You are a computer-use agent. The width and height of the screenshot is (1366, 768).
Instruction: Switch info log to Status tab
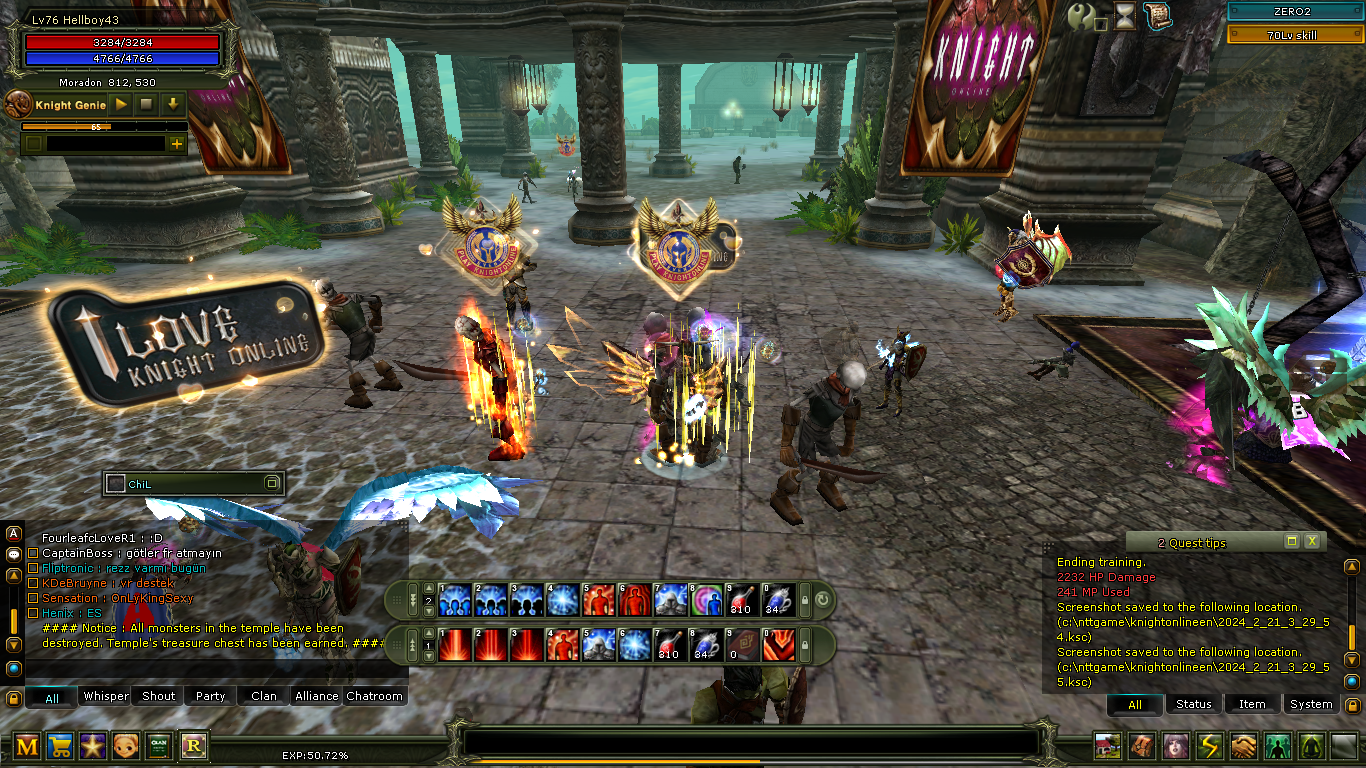pos(1193,704)
